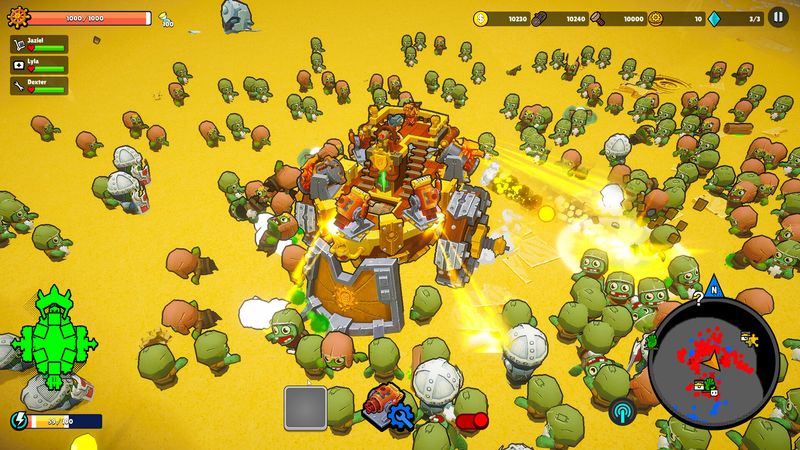800x450 pixels.
Task: Choose Dexter's crew card with the wrench
Action: pyautogui.click(x=39, y=86)
